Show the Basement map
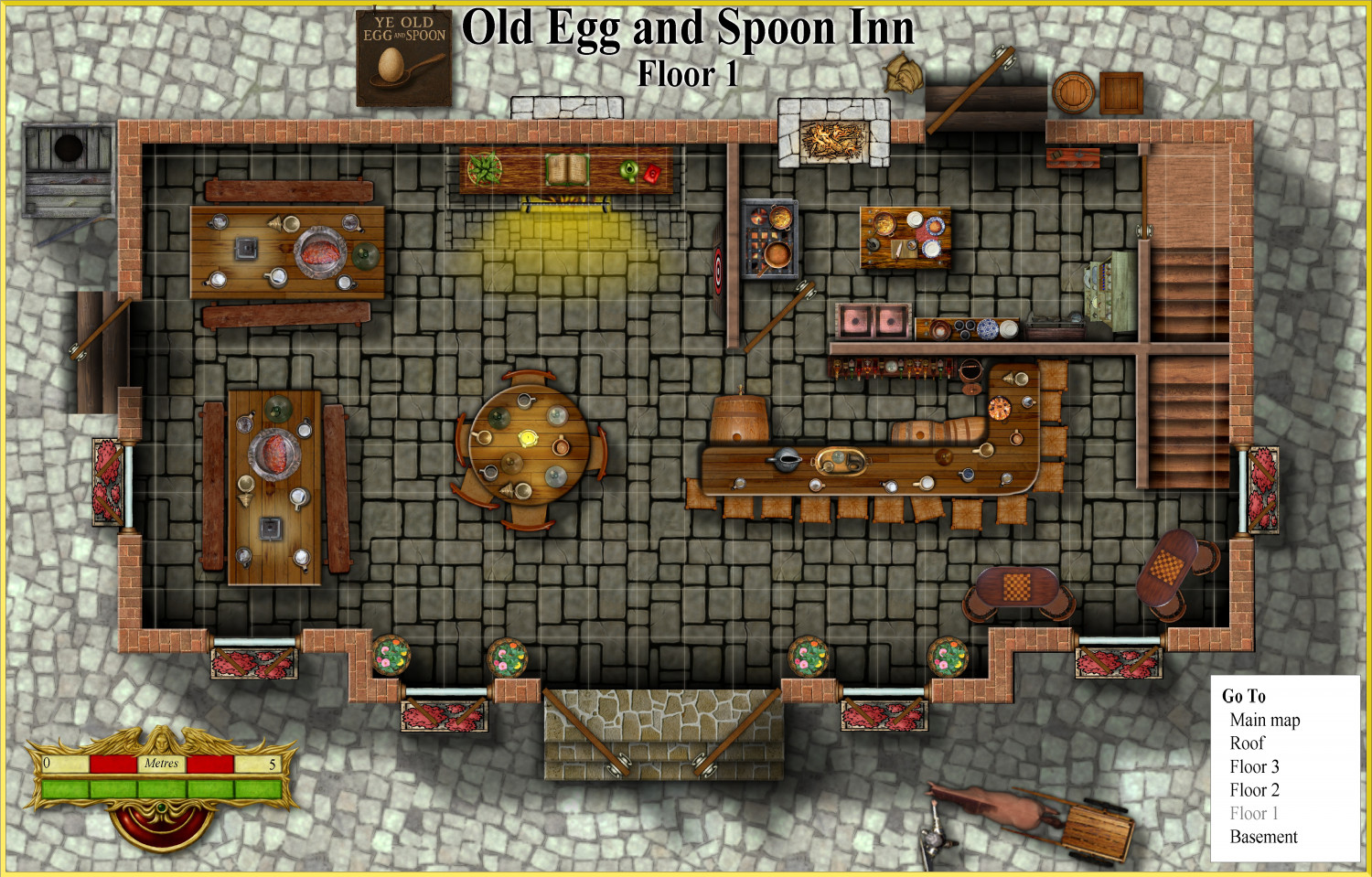Screen dimensions: 1372x877 1263,837
